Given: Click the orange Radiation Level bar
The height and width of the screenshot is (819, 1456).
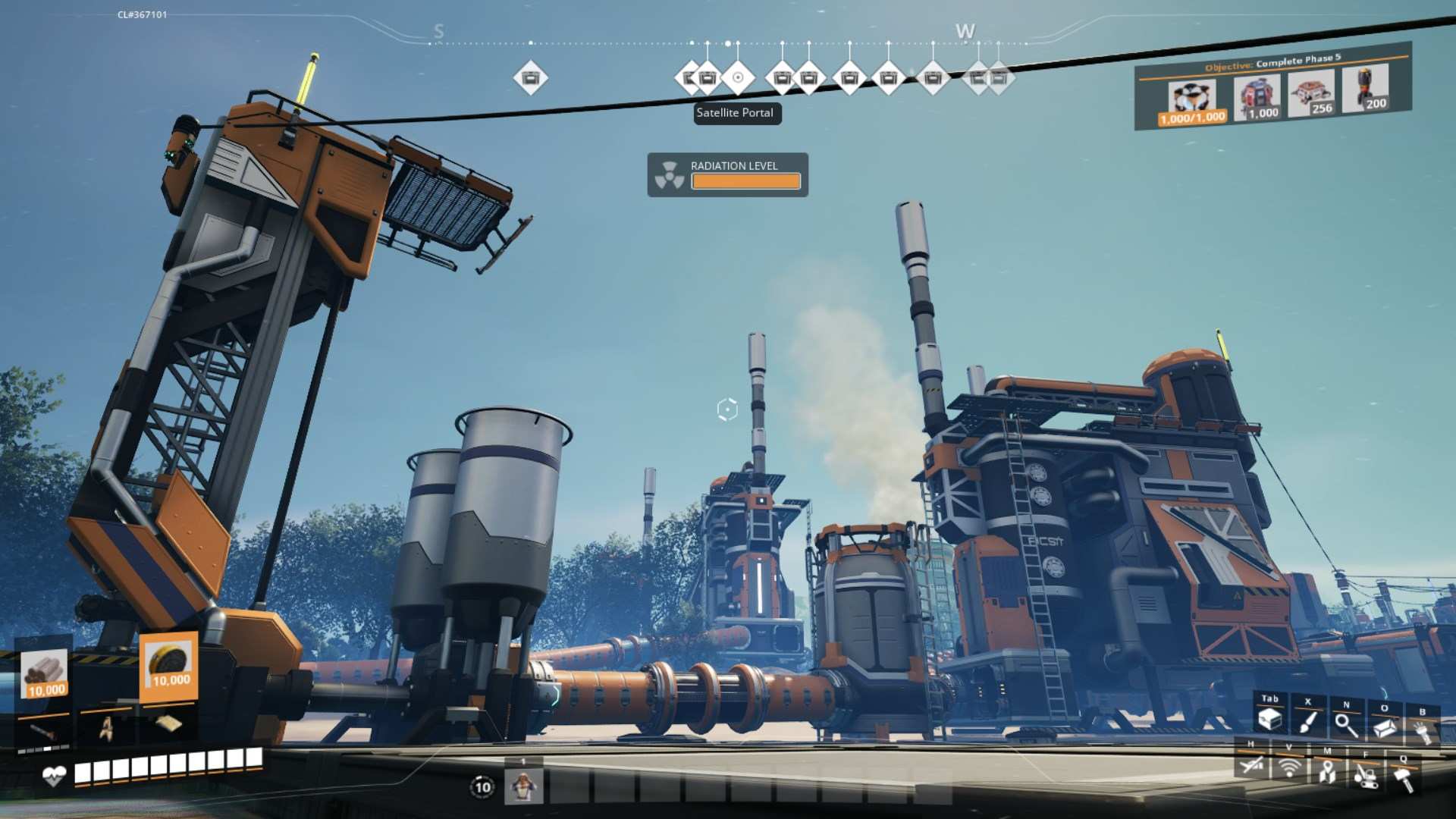Looking at the screenshot, I should [x=744, y=181].
